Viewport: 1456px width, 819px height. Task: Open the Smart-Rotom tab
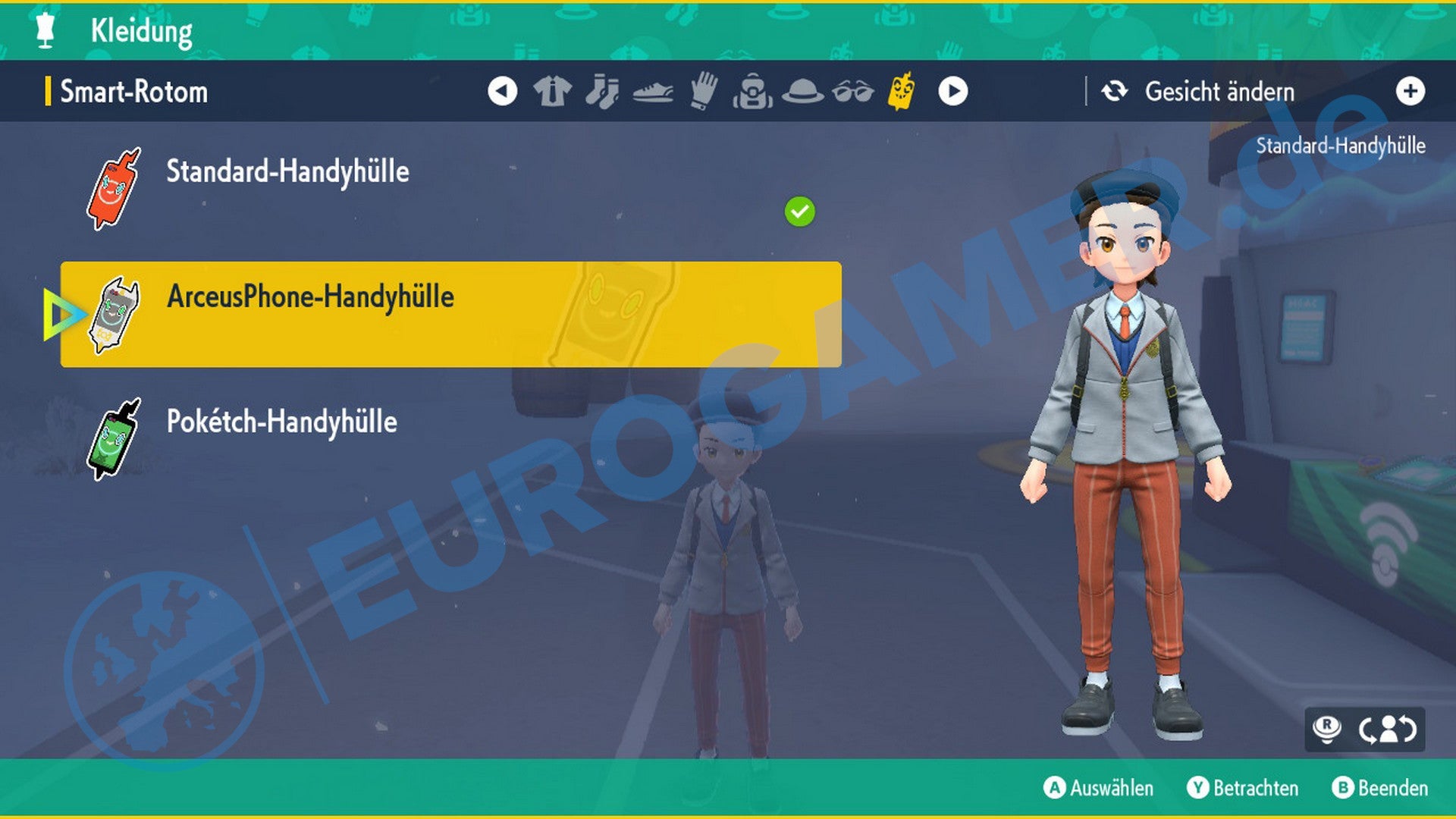point(131,91)
